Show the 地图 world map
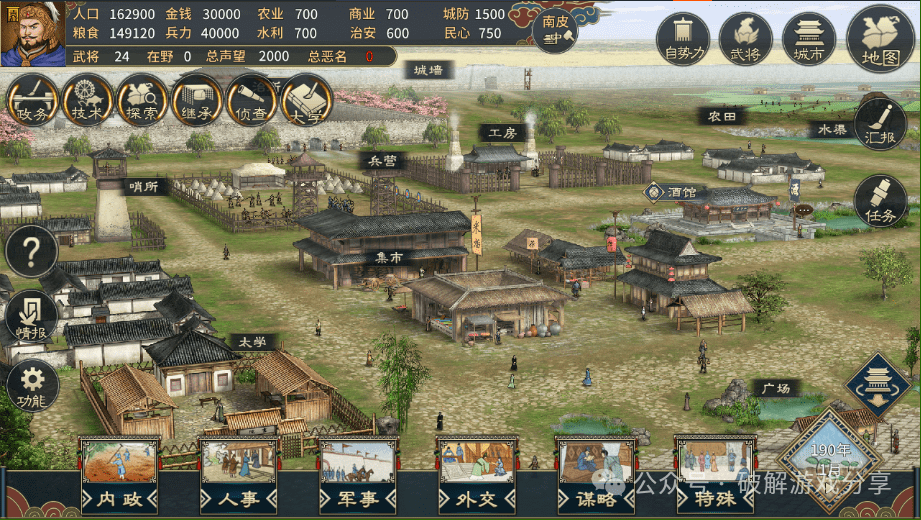The height and width of the screenshot is (520, 921). click(880, 39)
